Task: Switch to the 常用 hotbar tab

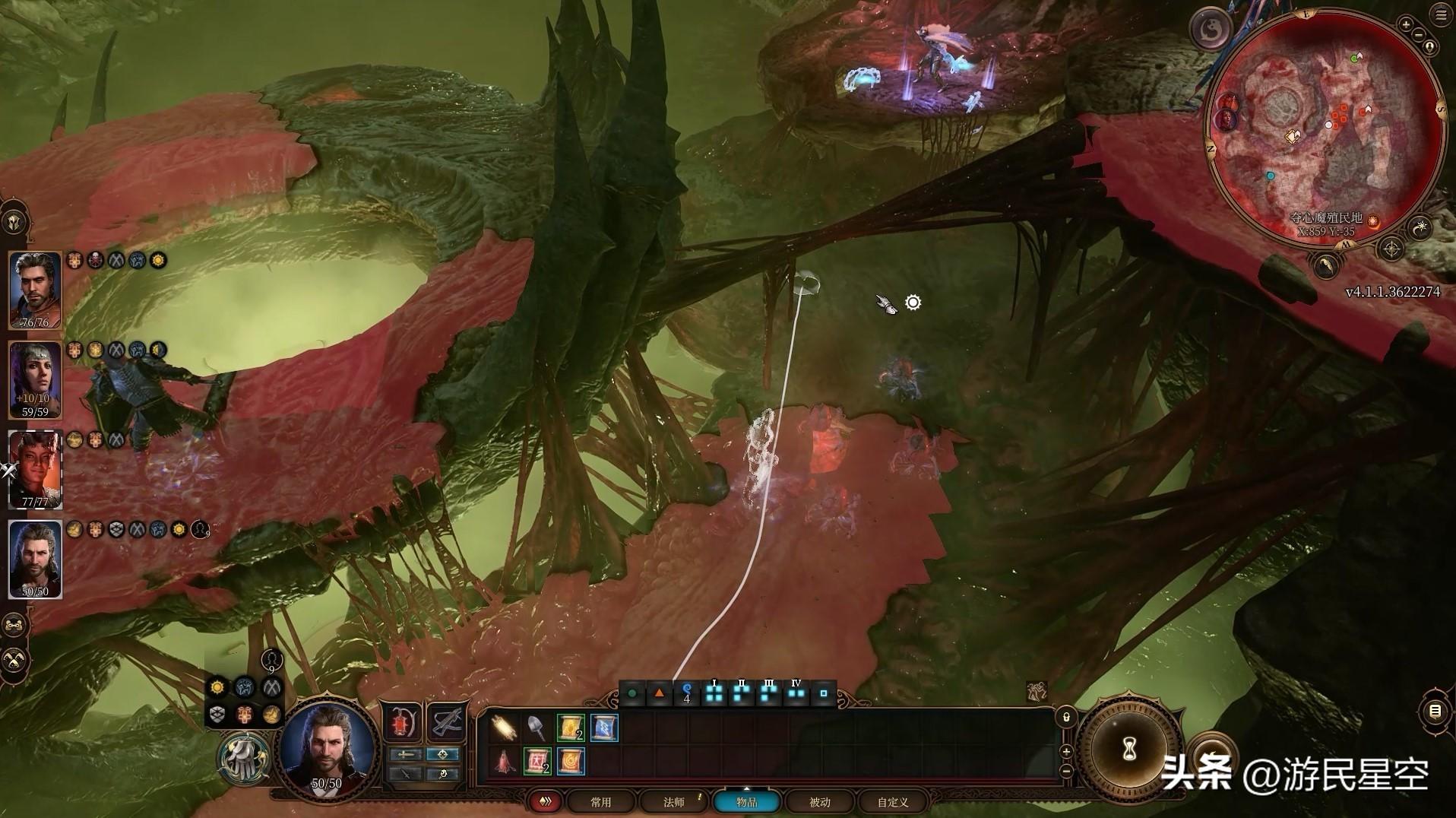Action: click(600, 802)
